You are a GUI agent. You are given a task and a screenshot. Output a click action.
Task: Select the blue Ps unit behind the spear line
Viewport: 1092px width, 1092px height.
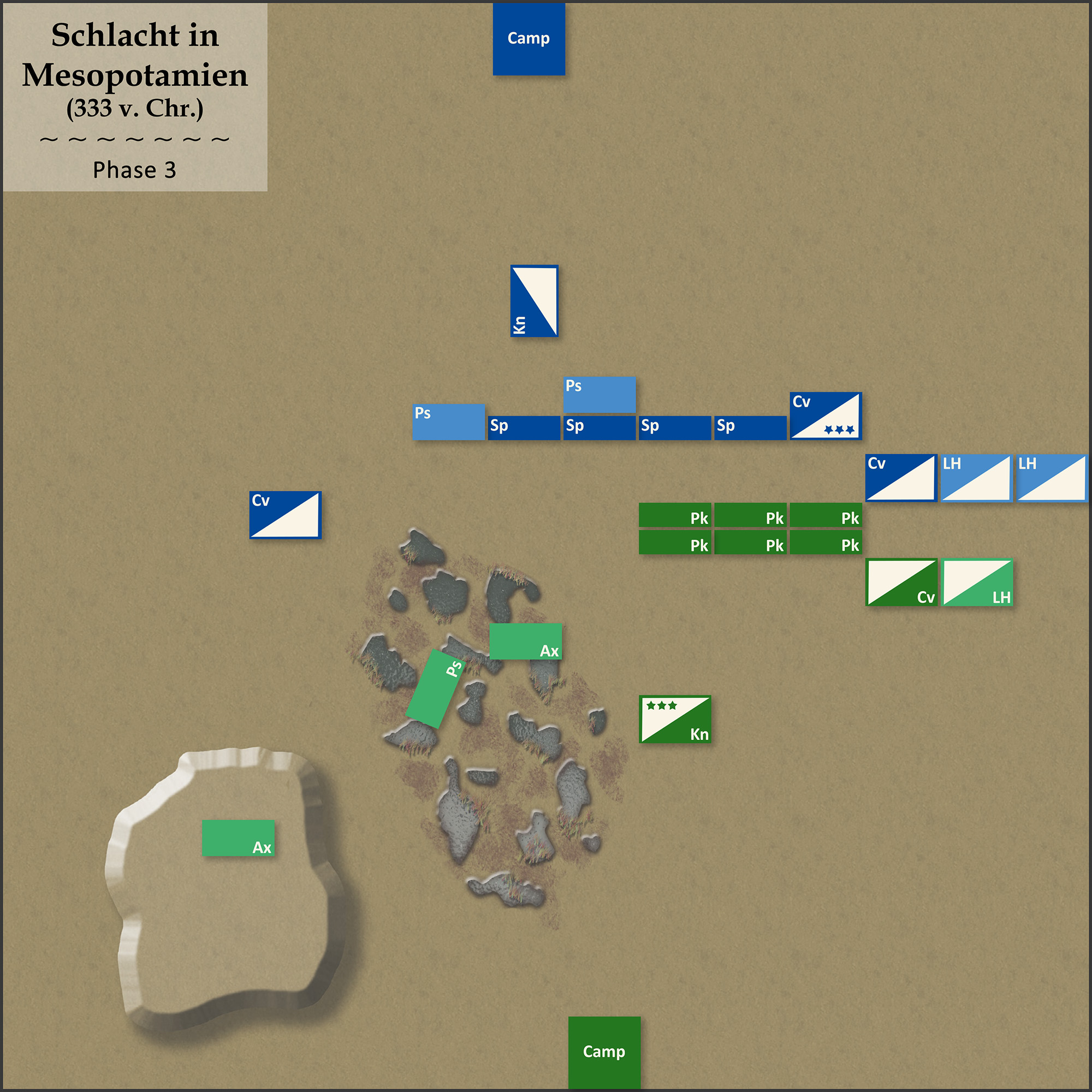coord(599,395)
